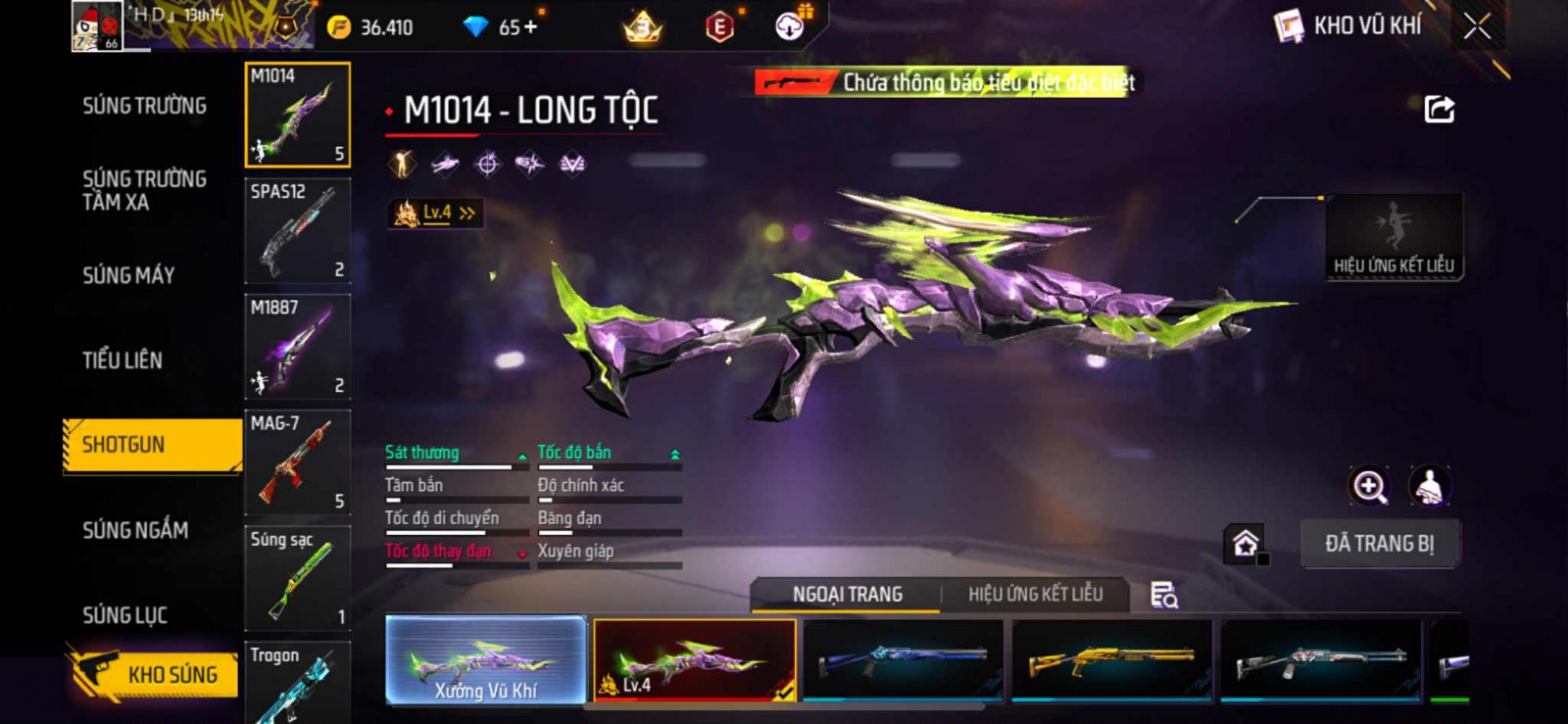
Task: Open the Xưởng Vũ Khí tile
Action: (486, 660)
